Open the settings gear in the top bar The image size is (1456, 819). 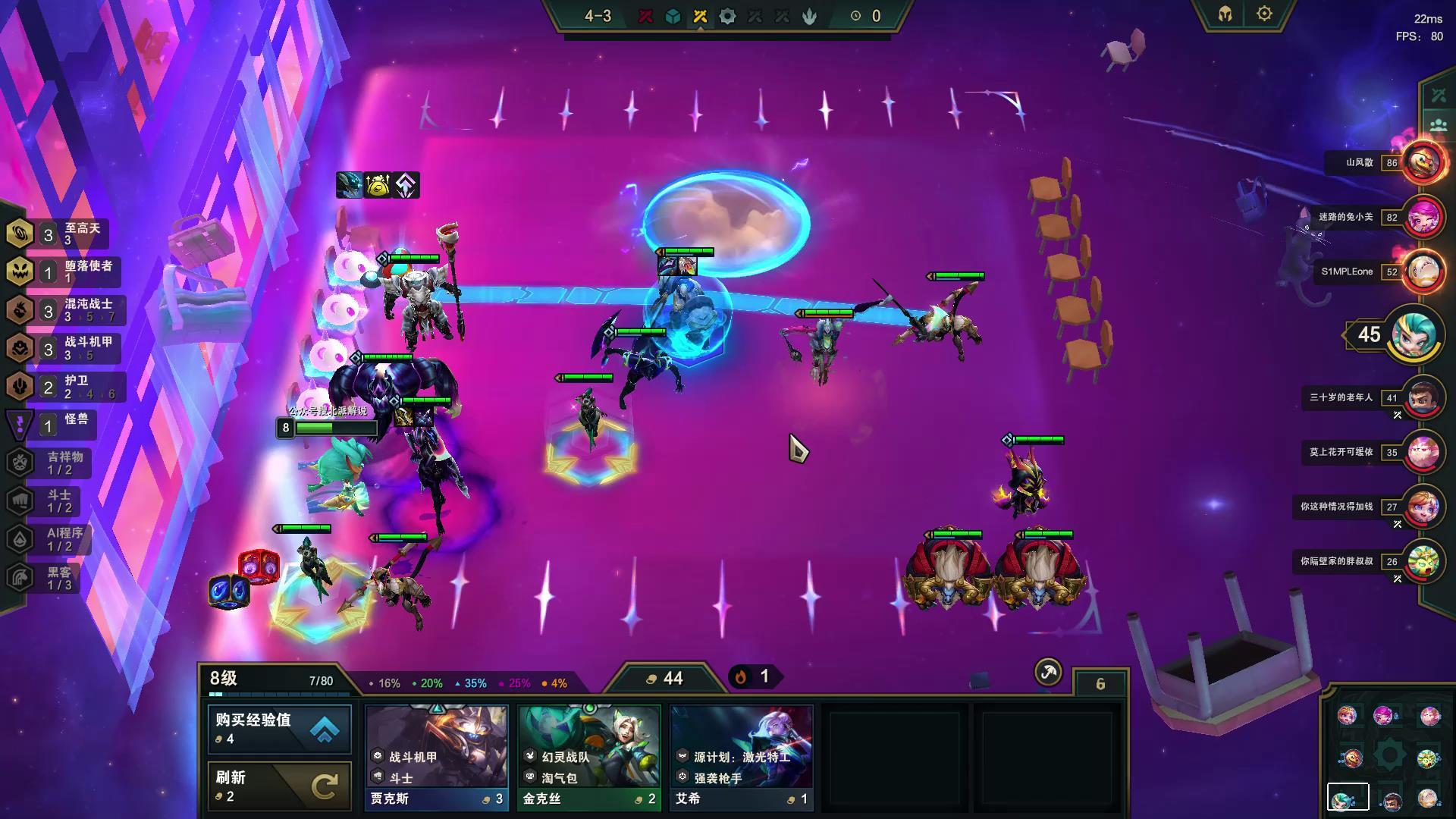pyautogui.click(x=1264, y=14)
